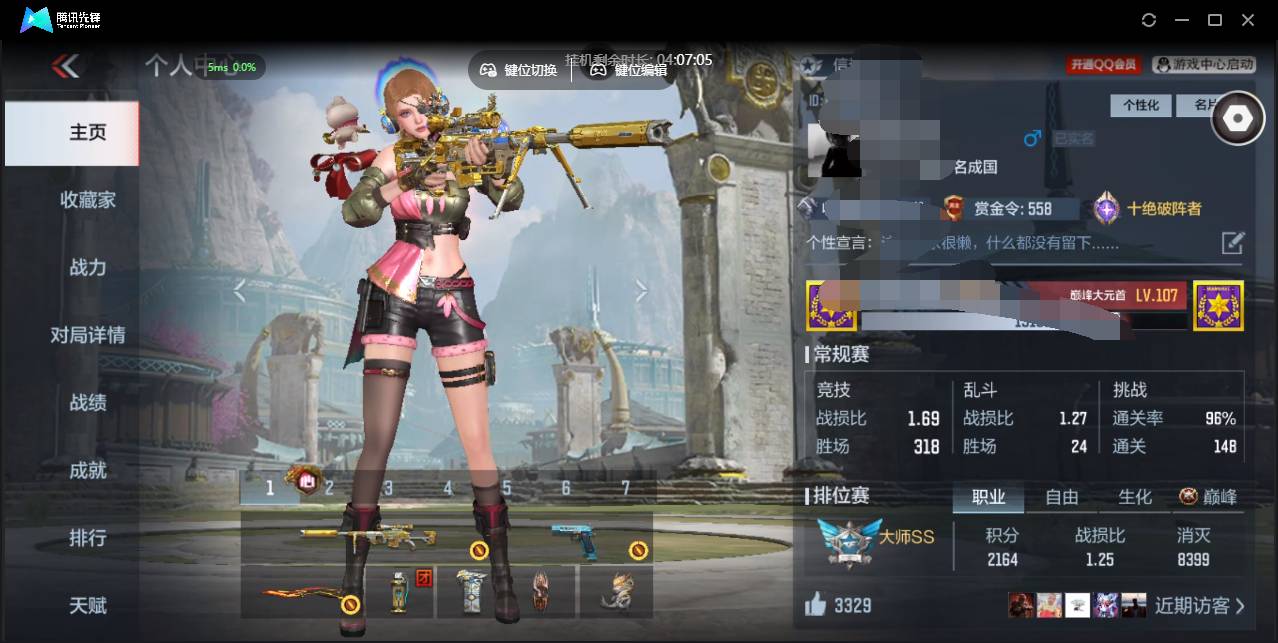1278x643 pixels.
Task: Give a like with the thumbs-up icon
Action: pyautogui.click(x=816, y=604)
